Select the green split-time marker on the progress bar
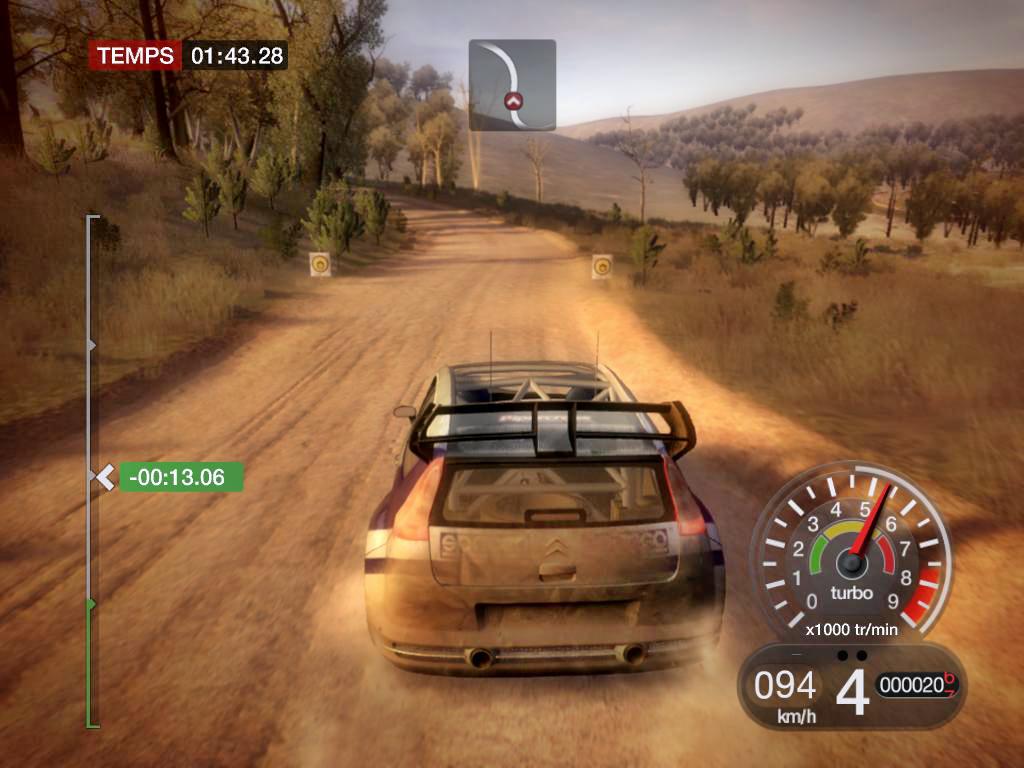Image resolution: width=1024 pixels, height=768 pixels. click(x=180, y=477)
